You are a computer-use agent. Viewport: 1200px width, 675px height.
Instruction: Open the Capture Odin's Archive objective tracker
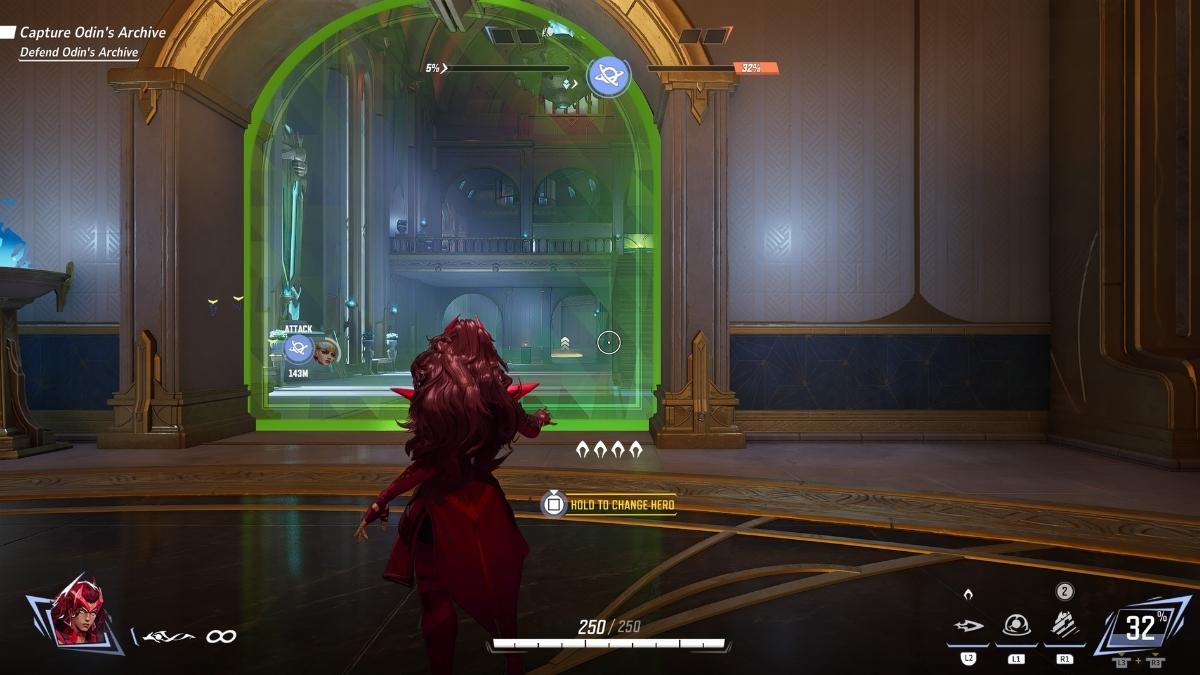tap(92, 33)
